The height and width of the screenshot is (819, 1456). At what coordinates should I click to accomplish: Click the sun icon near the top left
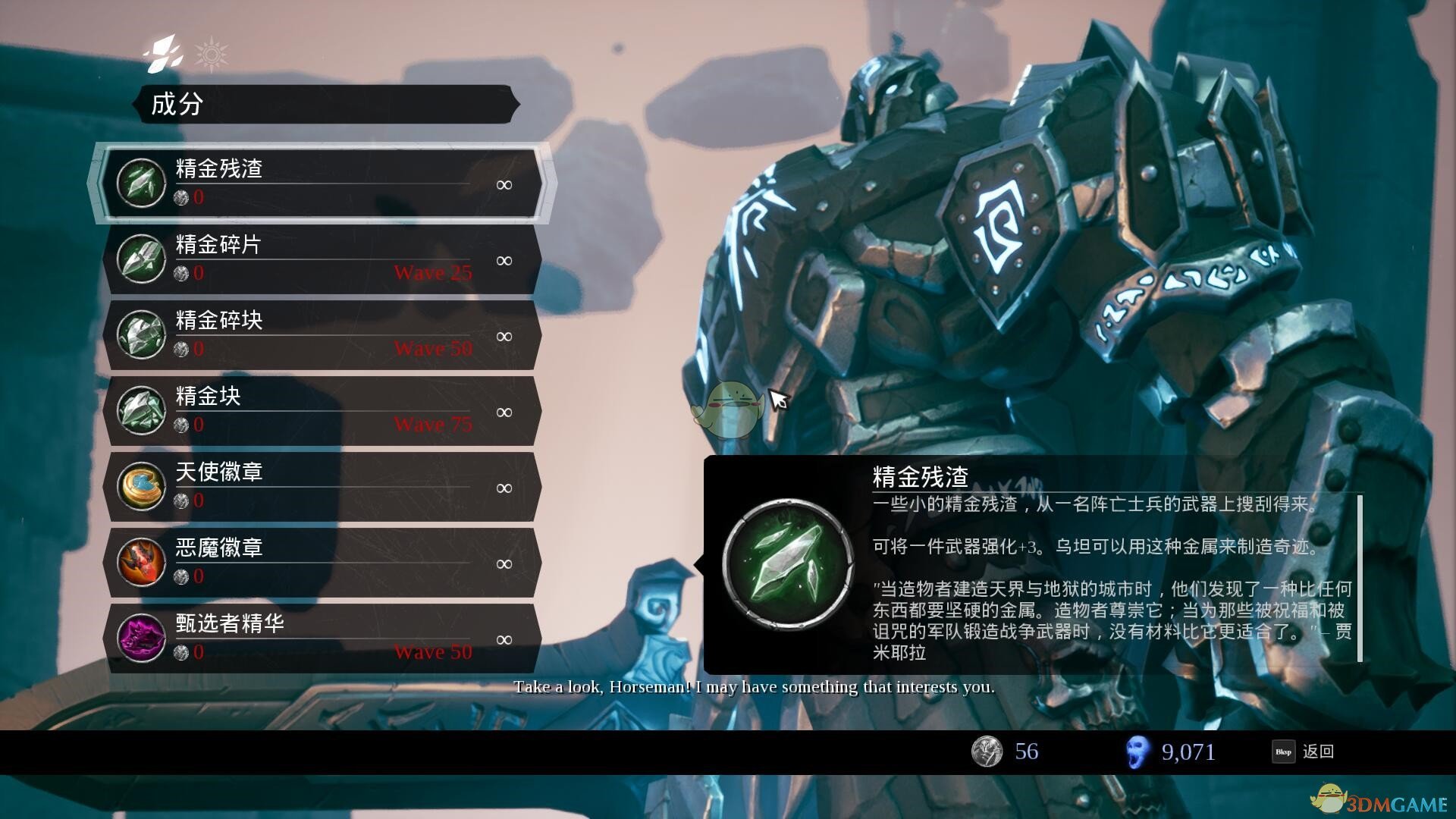click(x=213, y=53)
